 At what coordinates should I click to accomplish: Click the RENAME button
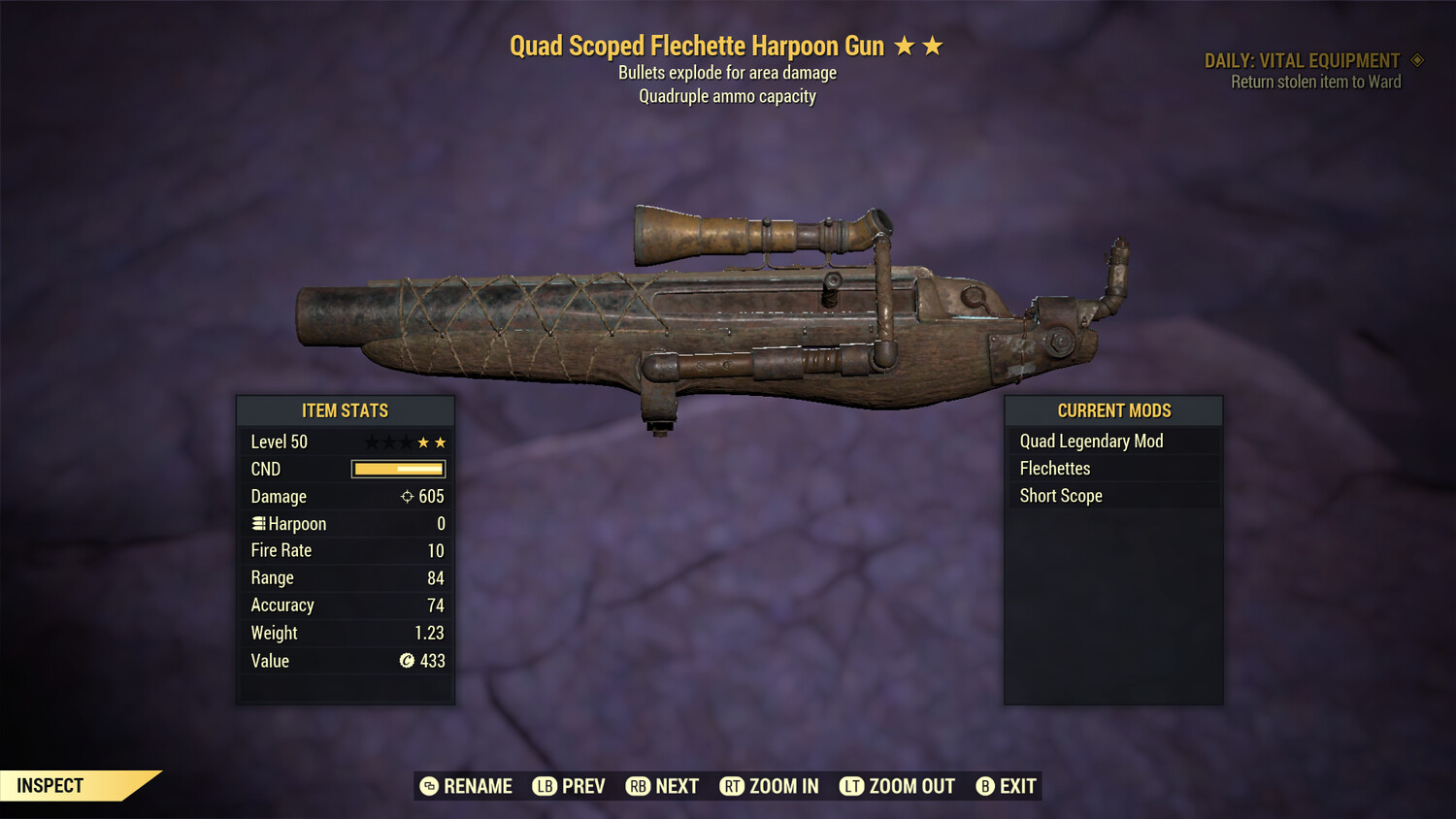(x=478, y=786)
